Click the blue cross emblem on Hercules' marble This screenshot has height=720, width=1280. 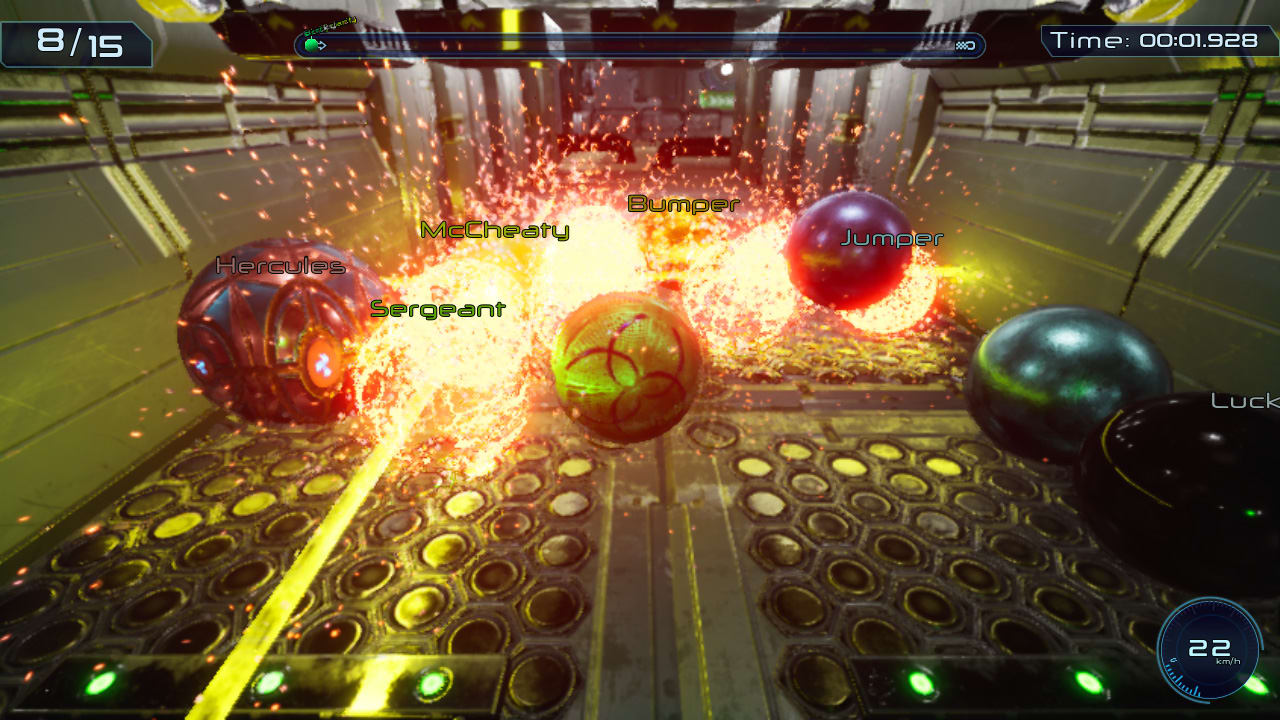(323, 366)
